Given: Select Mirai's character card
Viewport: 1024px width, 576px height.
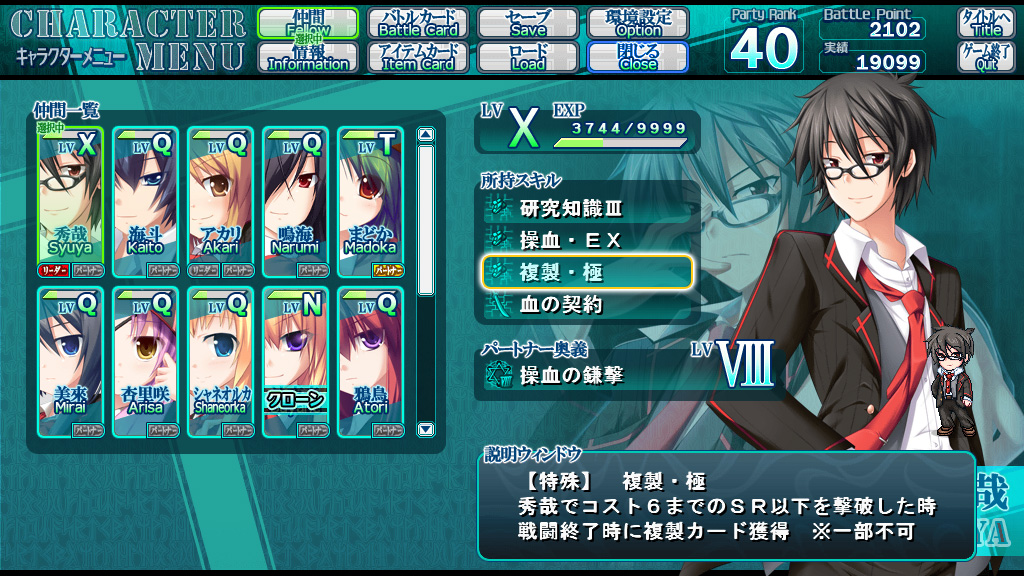Looking at the screenshot, I should 71,361.
